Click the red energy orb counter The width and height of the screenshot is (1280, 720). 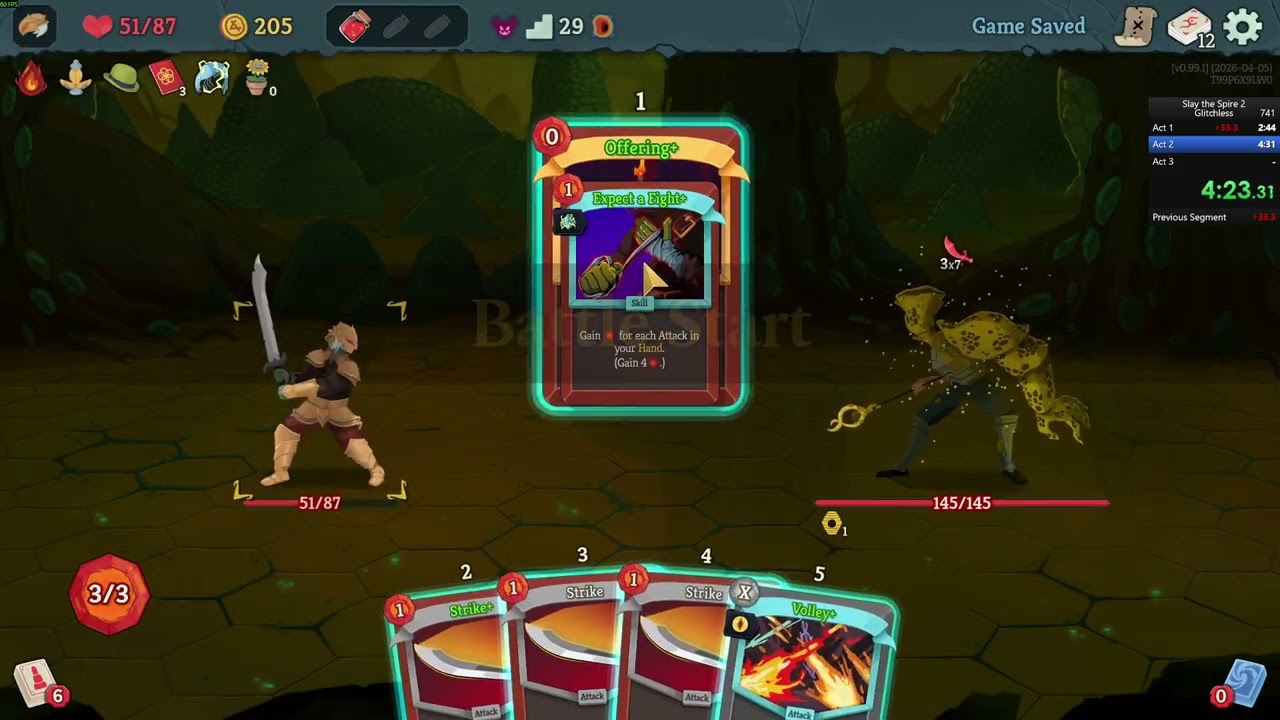(x=109, y=594)
